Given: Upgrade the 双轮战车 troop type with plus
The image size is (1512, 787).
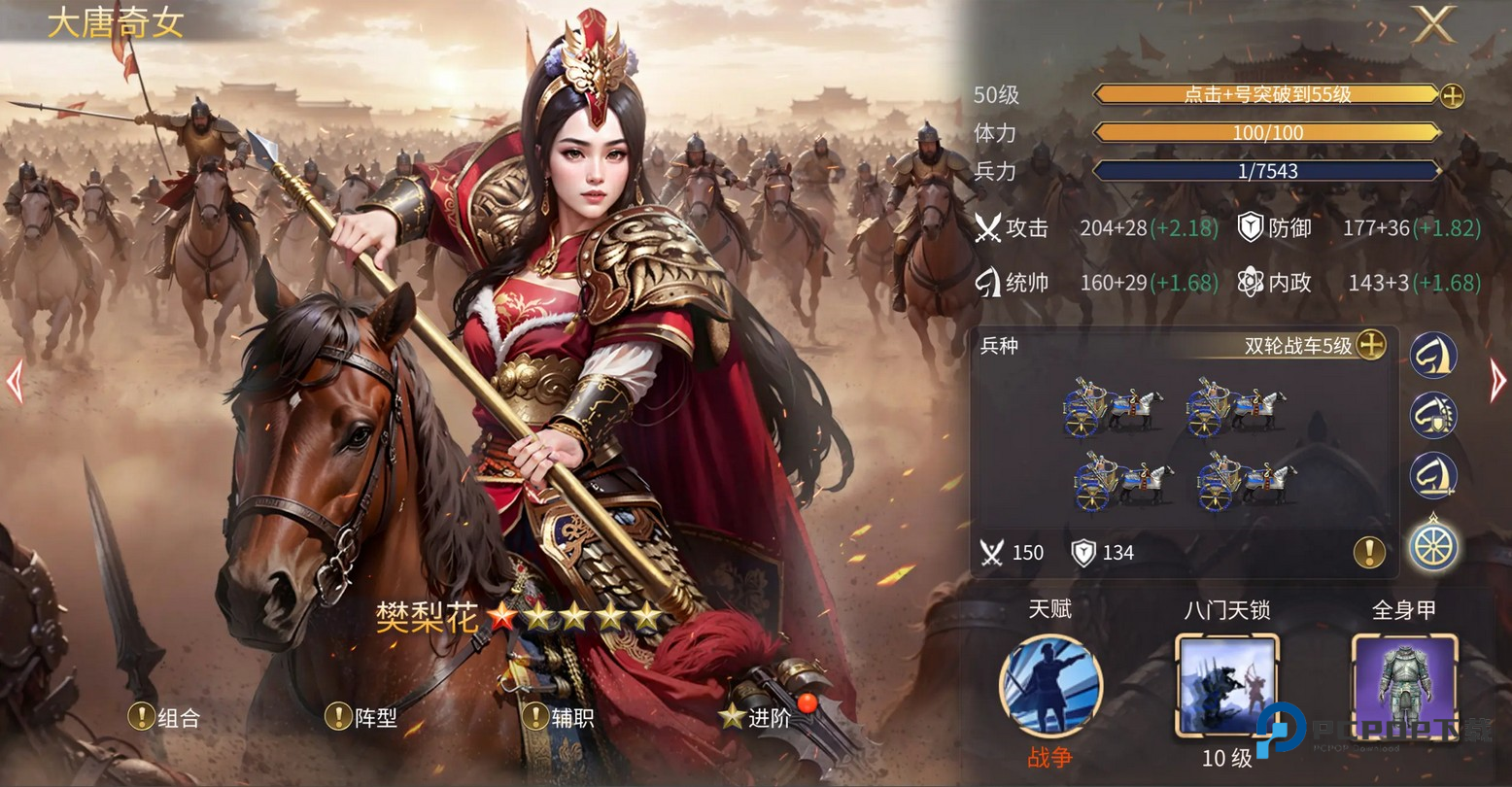Looking at the screenshot, I should (x=1370, y=345).
